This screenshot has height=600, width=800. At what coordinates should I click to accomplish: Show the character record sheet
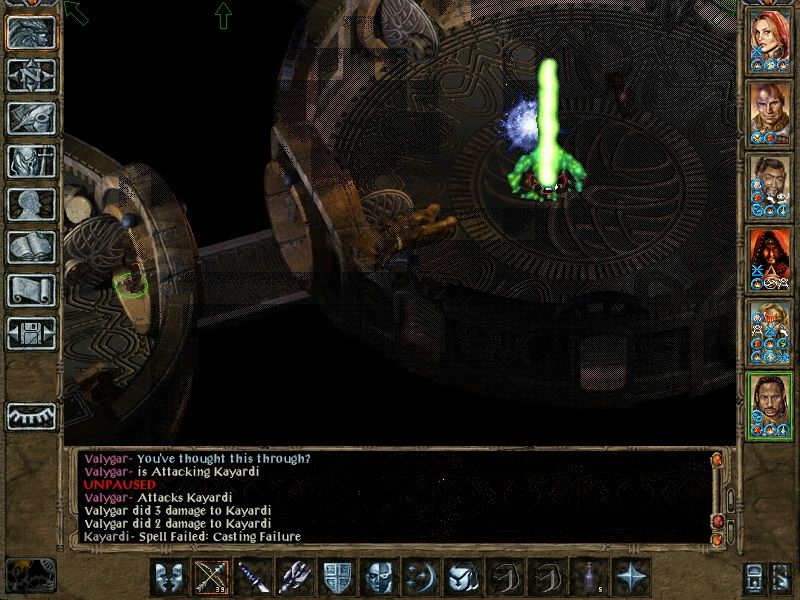coord(31,204)
